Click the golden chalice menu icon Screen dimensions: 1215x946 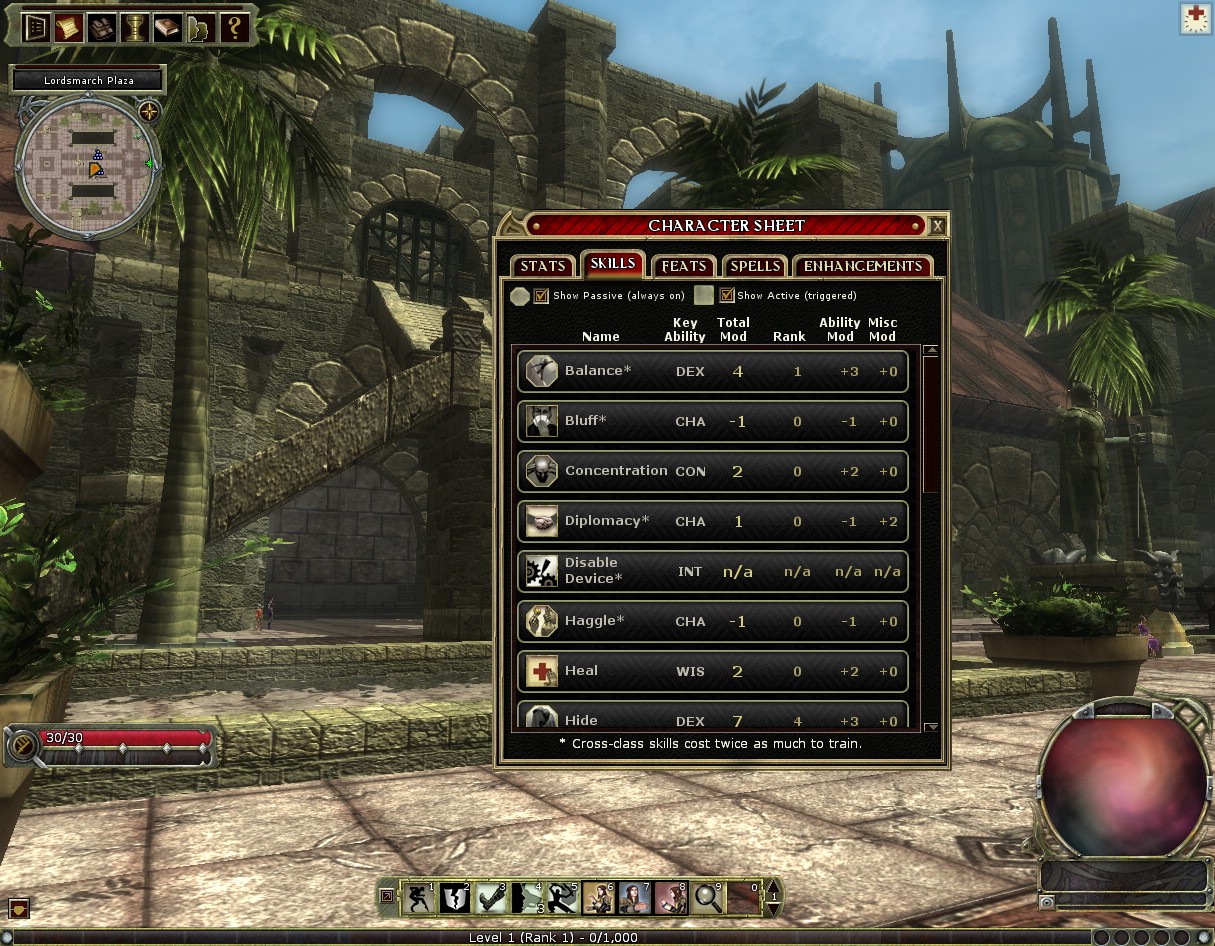(x=135, y=27)
